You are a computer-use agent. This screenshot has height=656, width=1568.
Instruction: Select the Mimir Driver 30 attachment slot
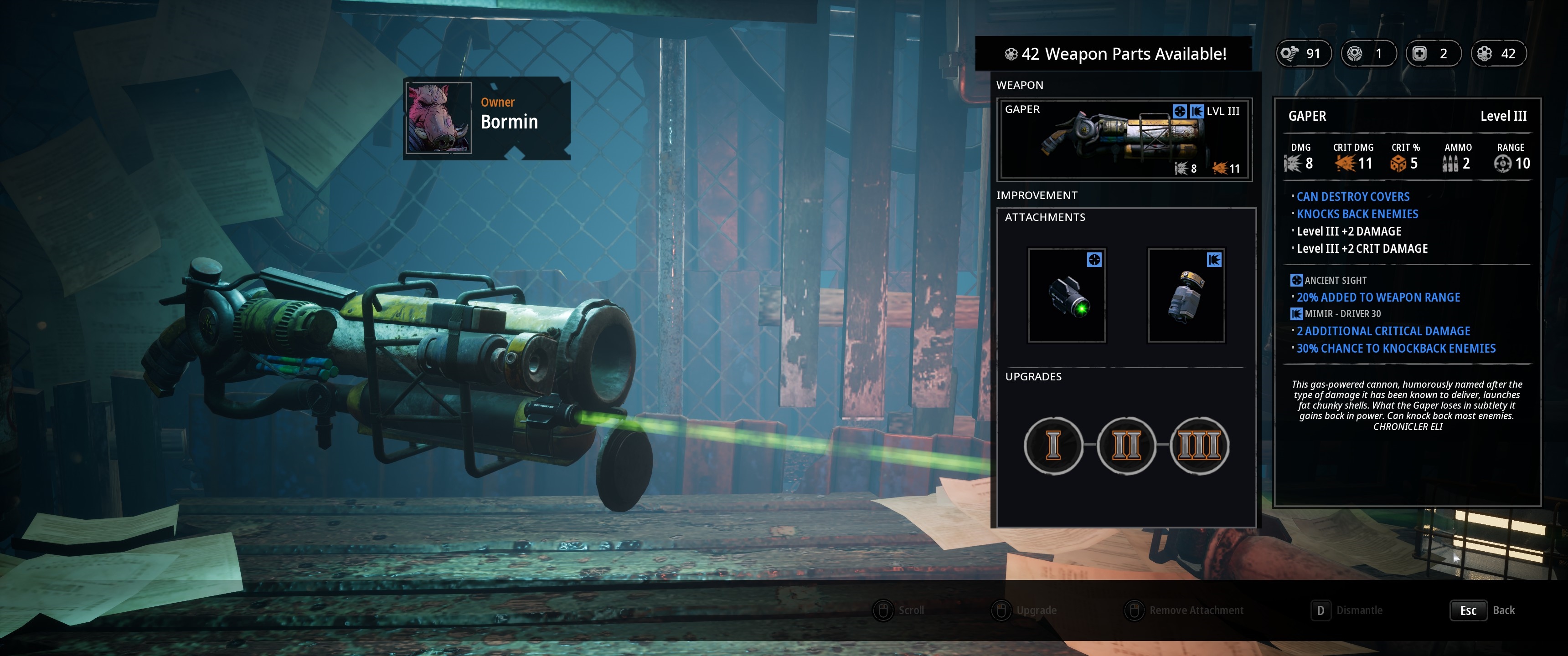click(x=1186, y=296)
